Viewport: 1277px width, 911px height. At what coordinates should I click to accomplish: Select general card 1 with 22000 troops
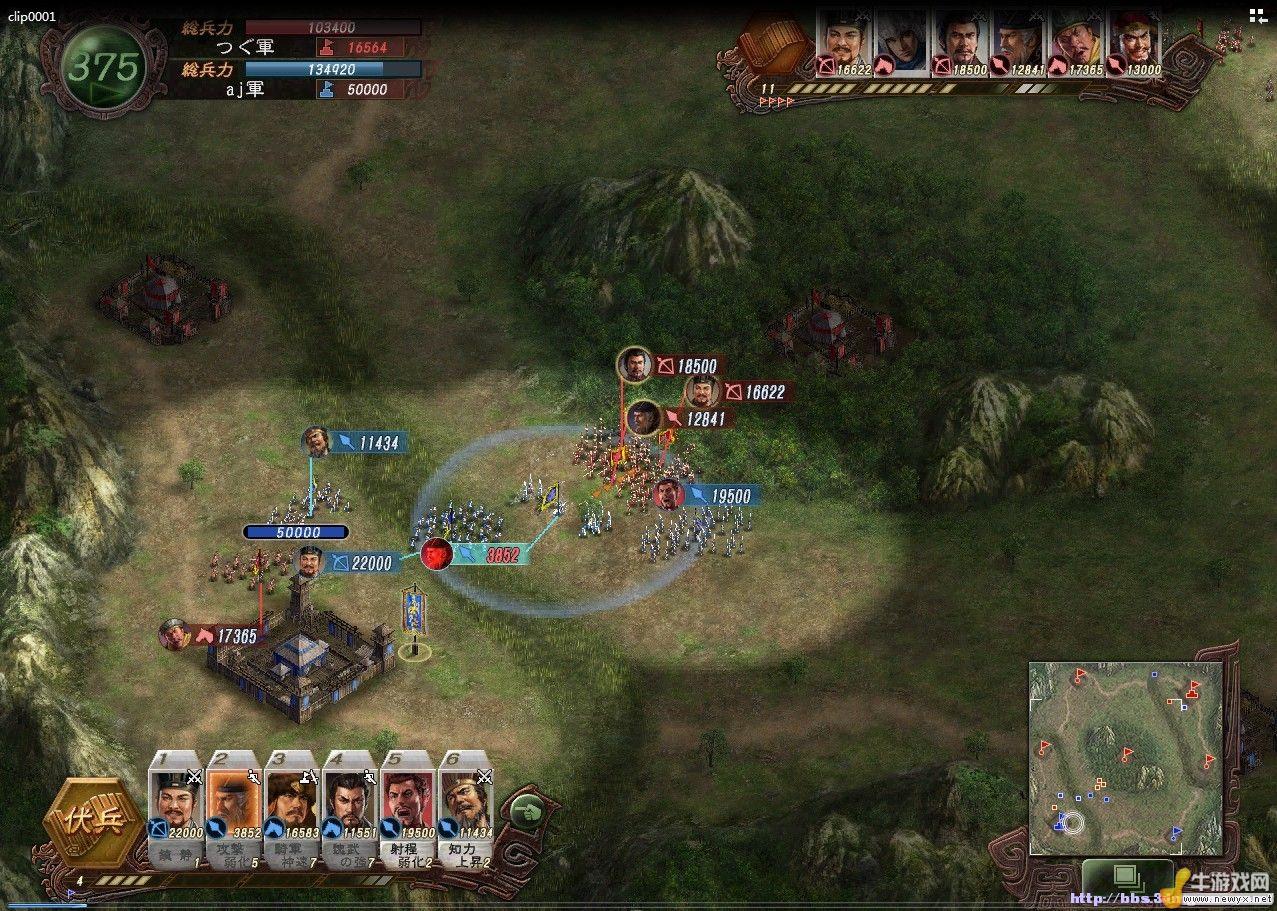click(x=176, y=807)
